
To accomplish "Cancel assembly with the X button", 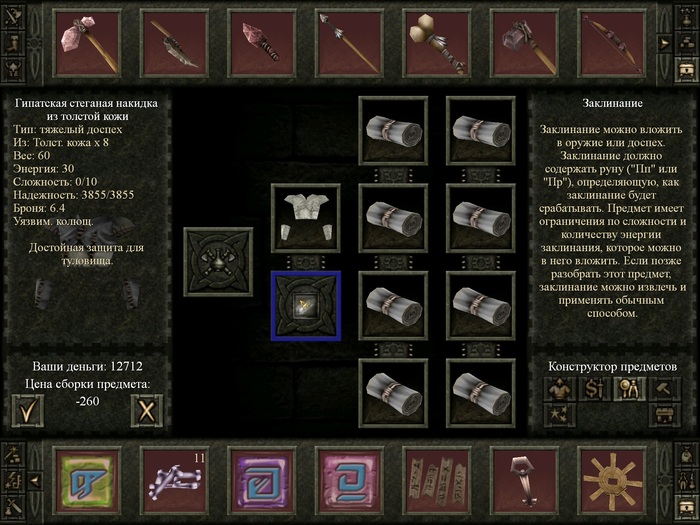I will (147, 409).
